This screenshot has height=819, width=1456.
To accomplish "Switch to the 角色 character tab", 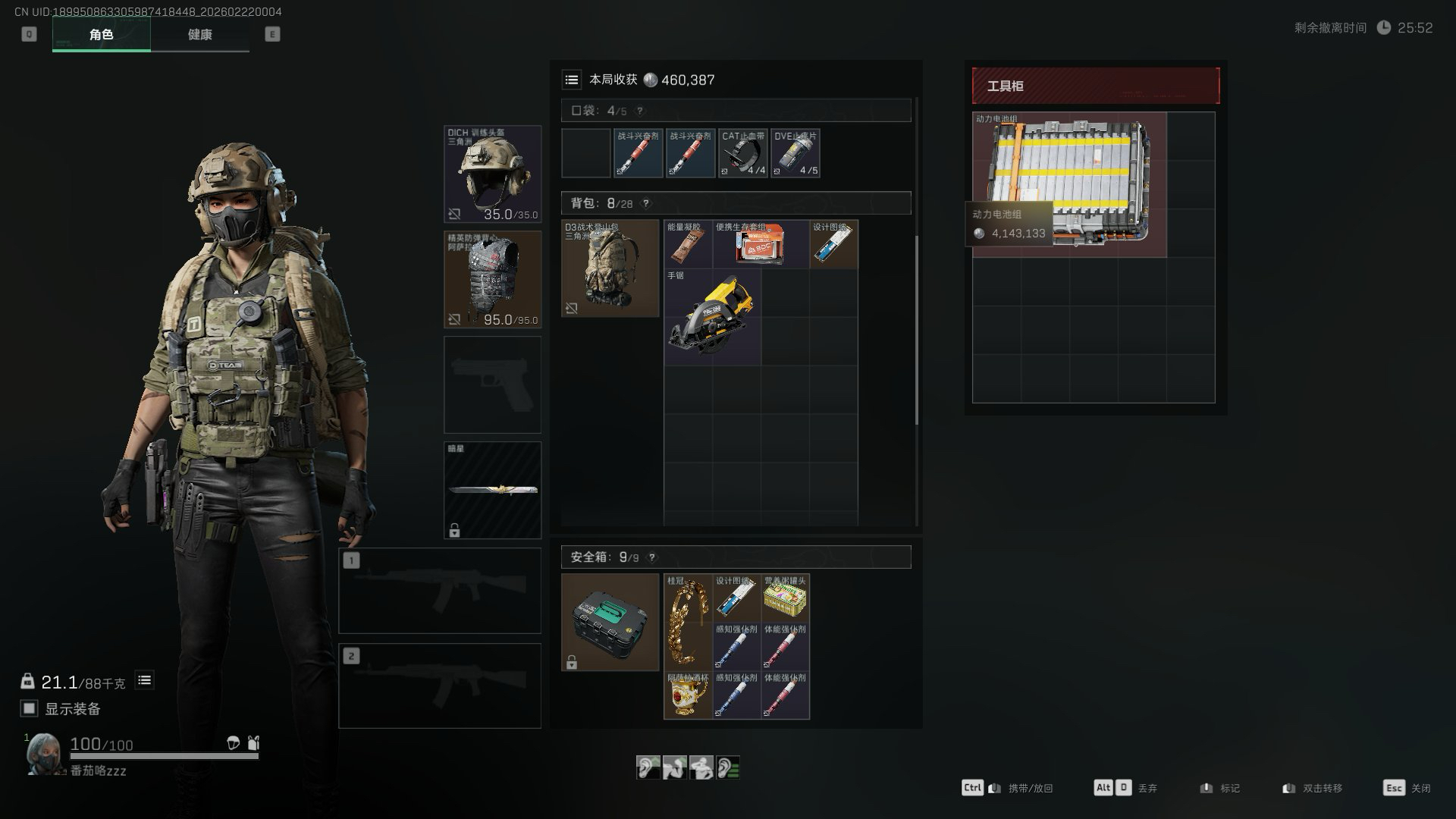I will 101,34.
